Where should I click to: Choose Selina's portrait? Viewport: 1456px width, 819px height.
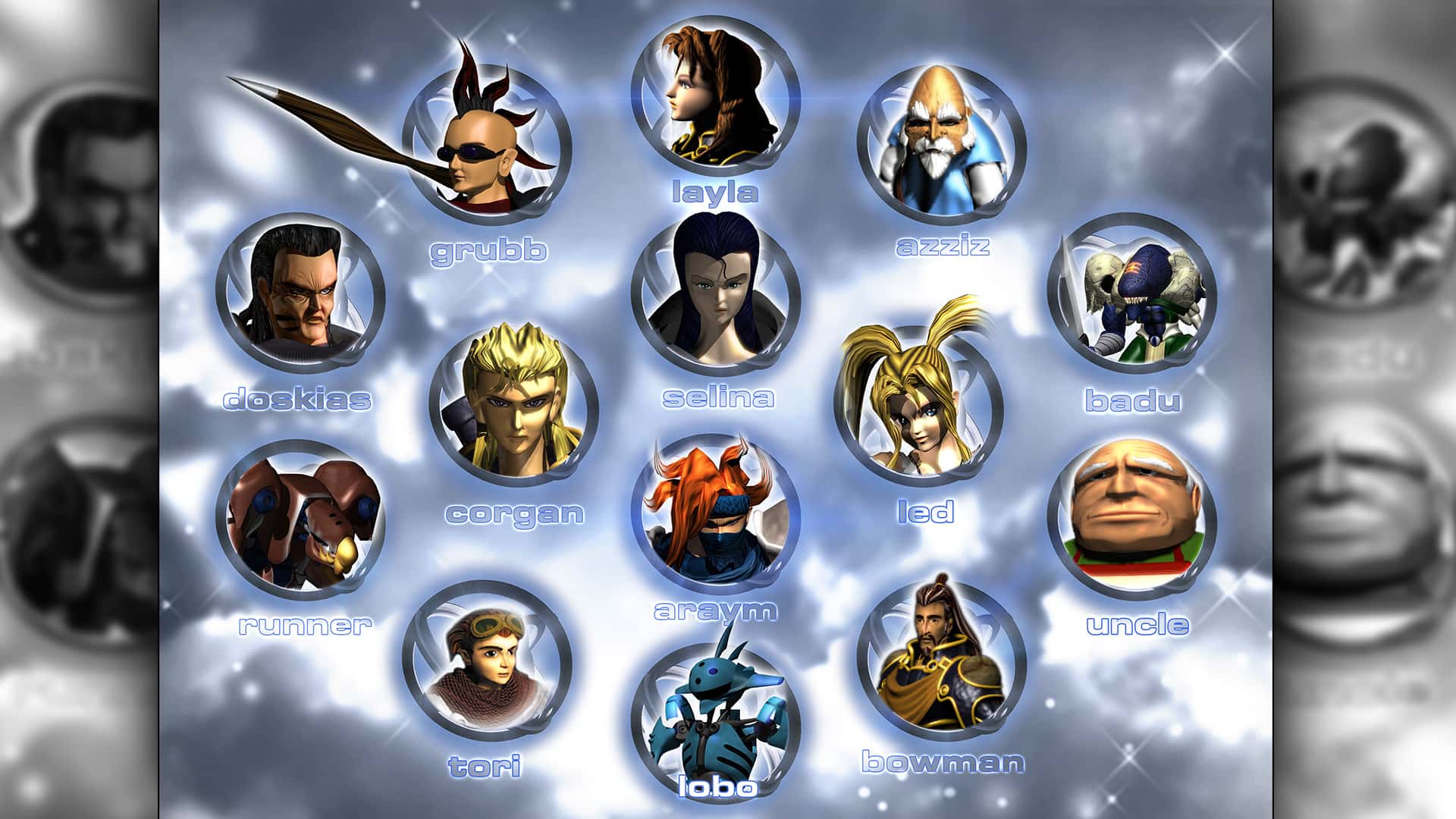pos(715,294)
